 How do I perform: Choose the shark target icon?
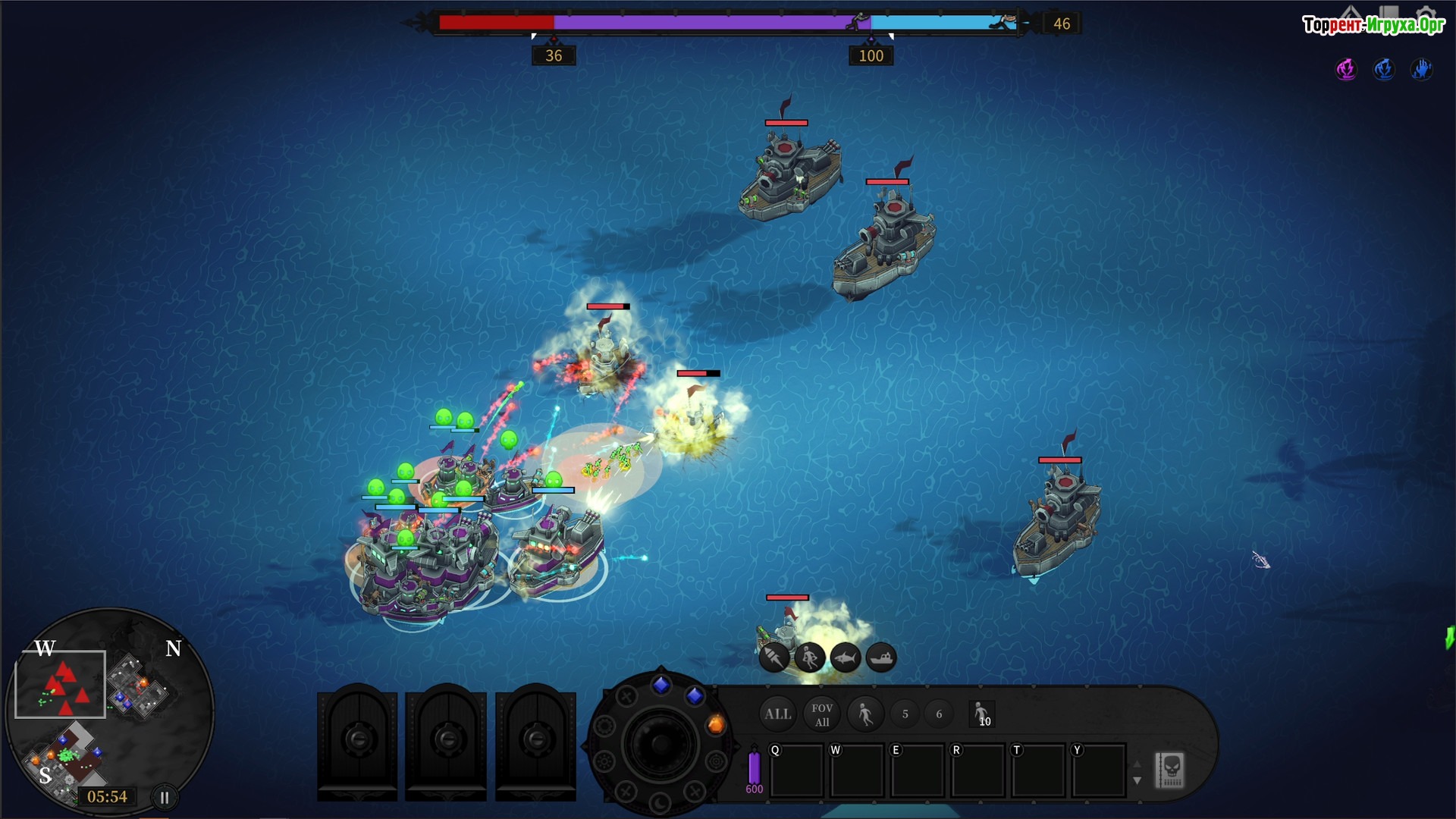[x=845, y=657]
